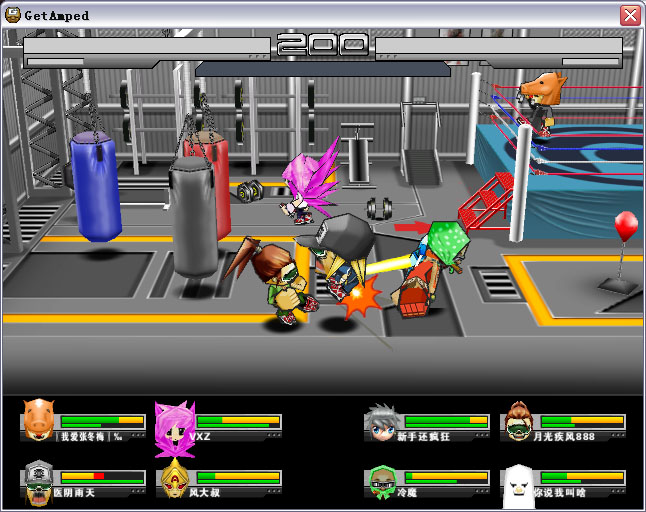Select the golden-helmet 风大叔 portrait
646x512 pixels.
tap(175, 480)
